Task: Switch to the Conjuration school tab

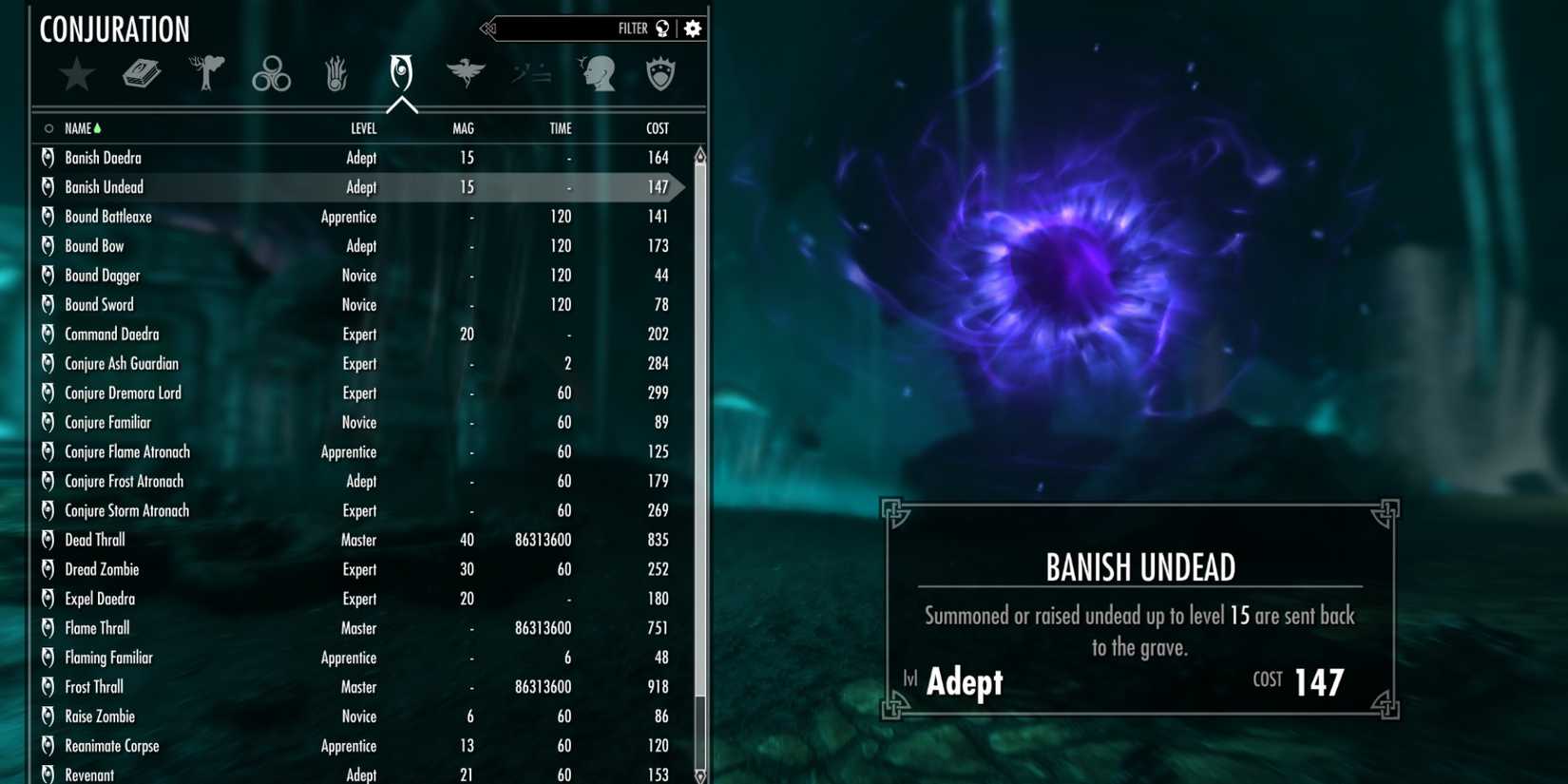Action: (400, 74)
